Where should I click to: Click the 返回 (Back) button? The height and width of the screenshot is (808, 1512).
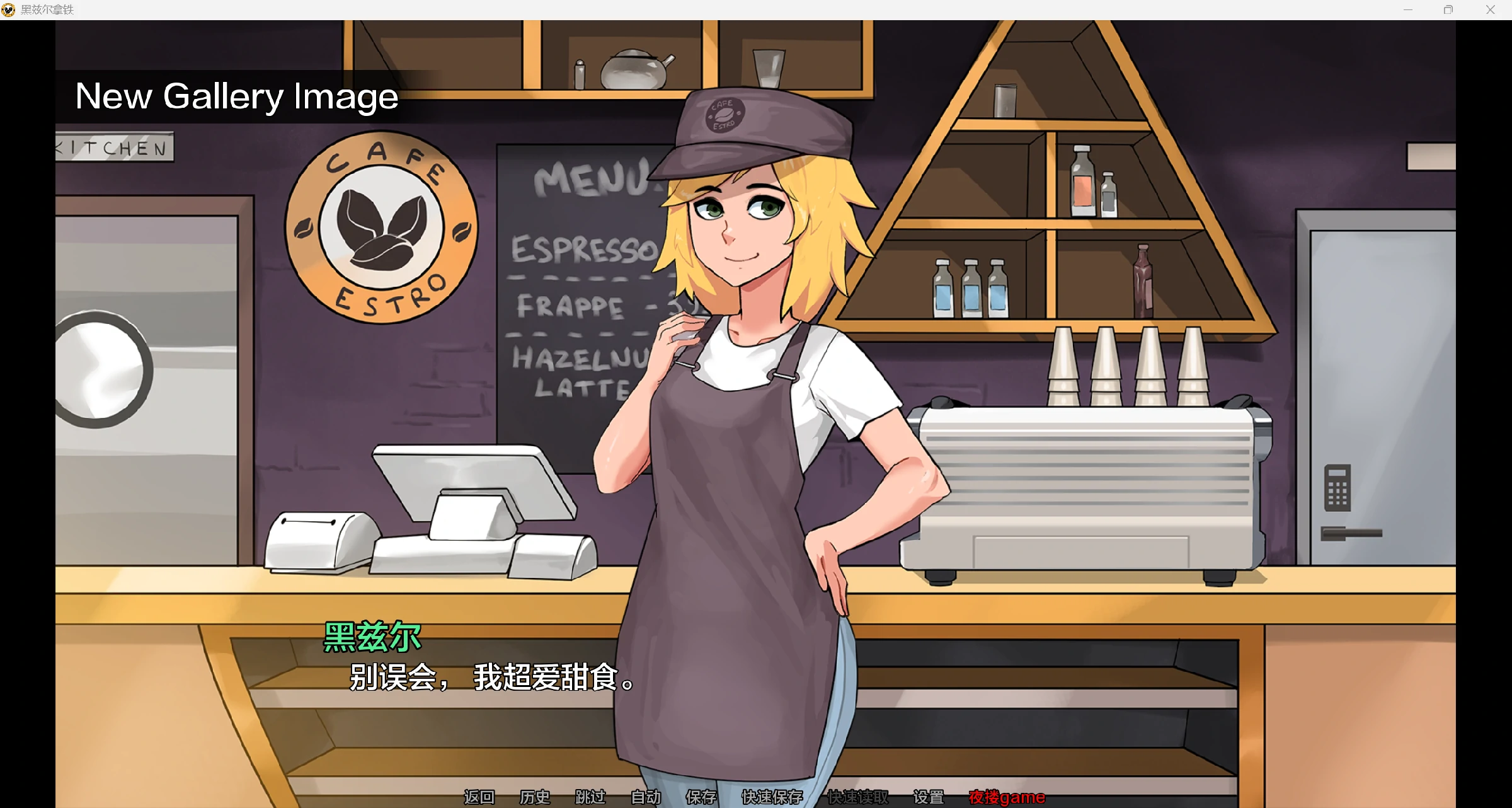(x=479, y=797)
